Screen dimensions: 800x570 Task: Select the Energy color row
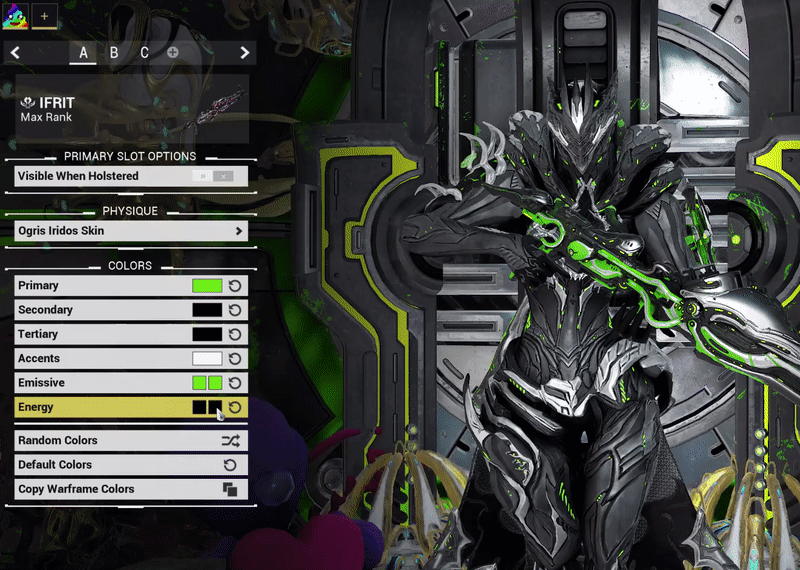tap(100, 407)
